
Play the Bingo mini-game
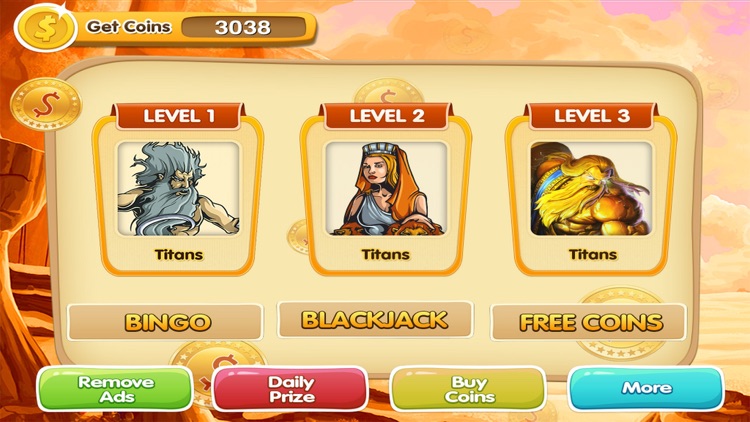point(166,322)
